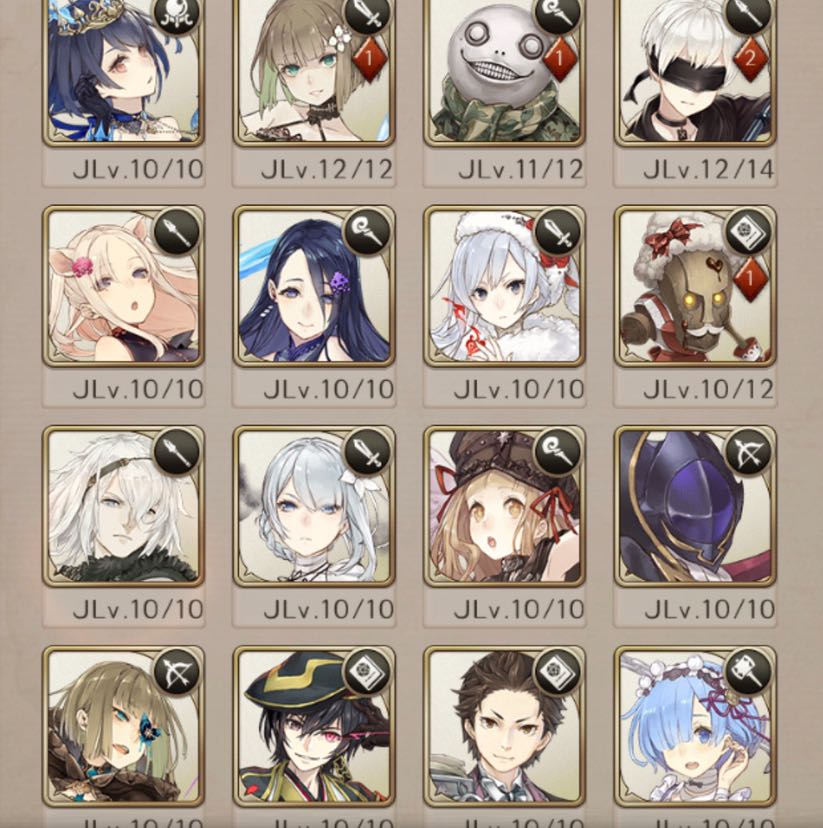Pick the blue-haired maid Rem card
The image size is (823, 828).
tap(695, 726)
